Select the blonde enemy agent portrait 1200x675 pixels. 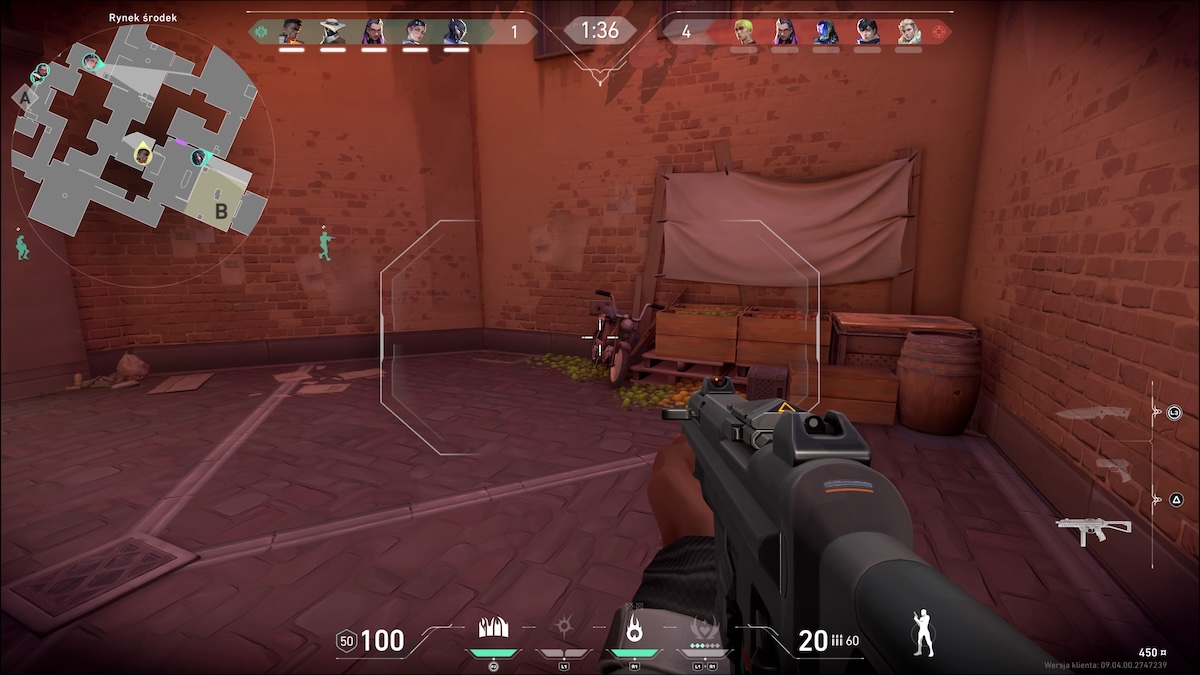click(x=908, y=31)
